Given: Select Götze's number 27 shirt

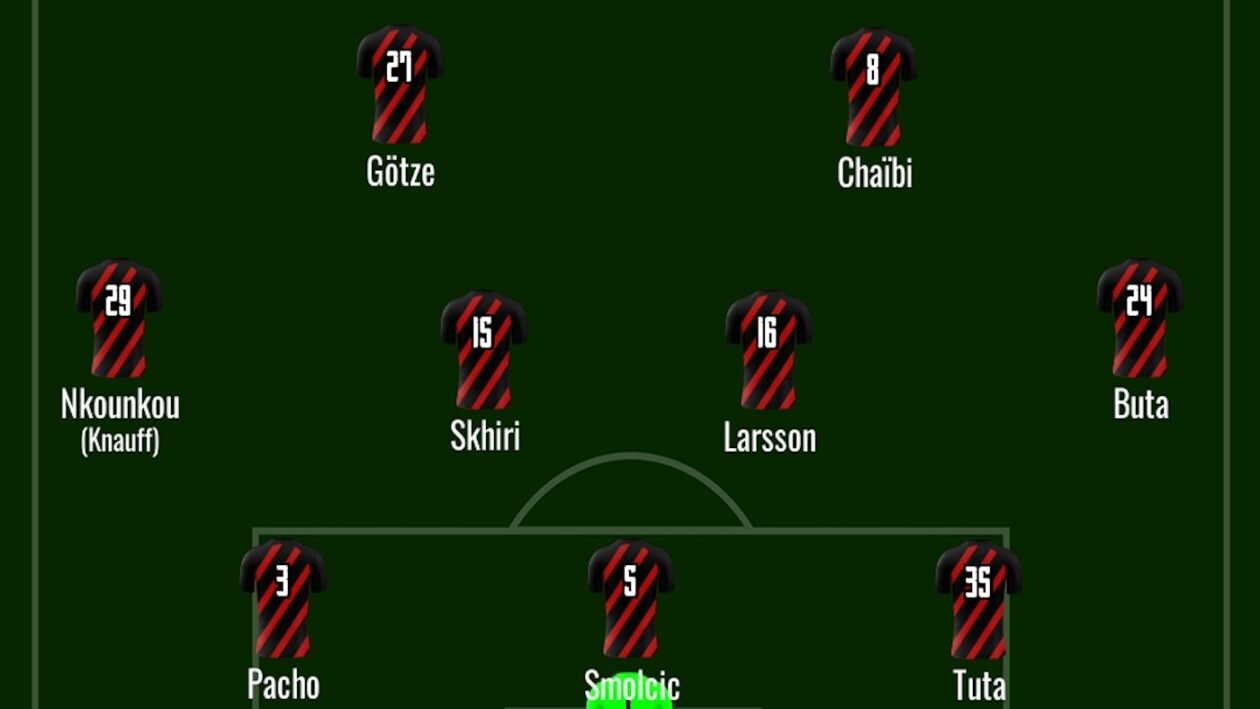Looking at the screenshot, I should click(x=399, y=84).
